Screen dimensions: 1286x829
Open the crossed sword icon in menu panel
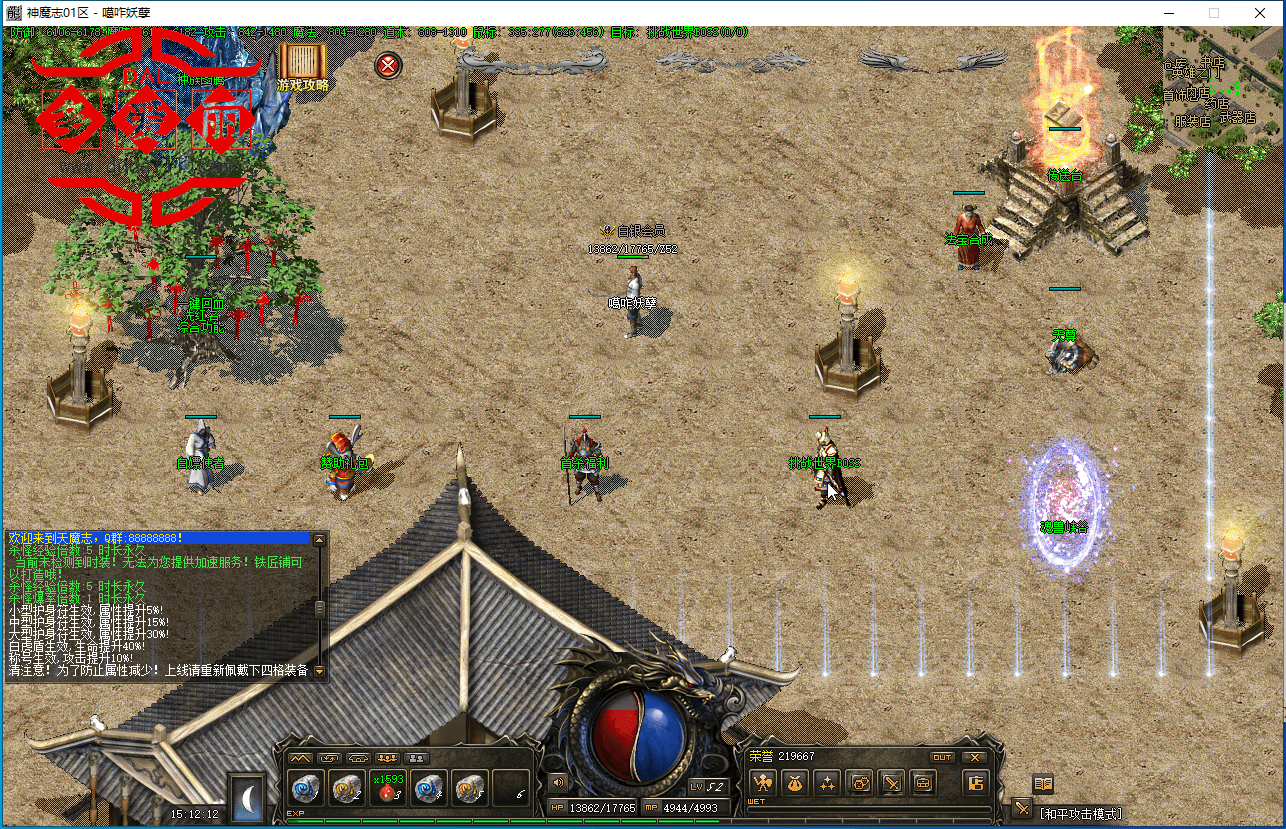tap(891, 782)
